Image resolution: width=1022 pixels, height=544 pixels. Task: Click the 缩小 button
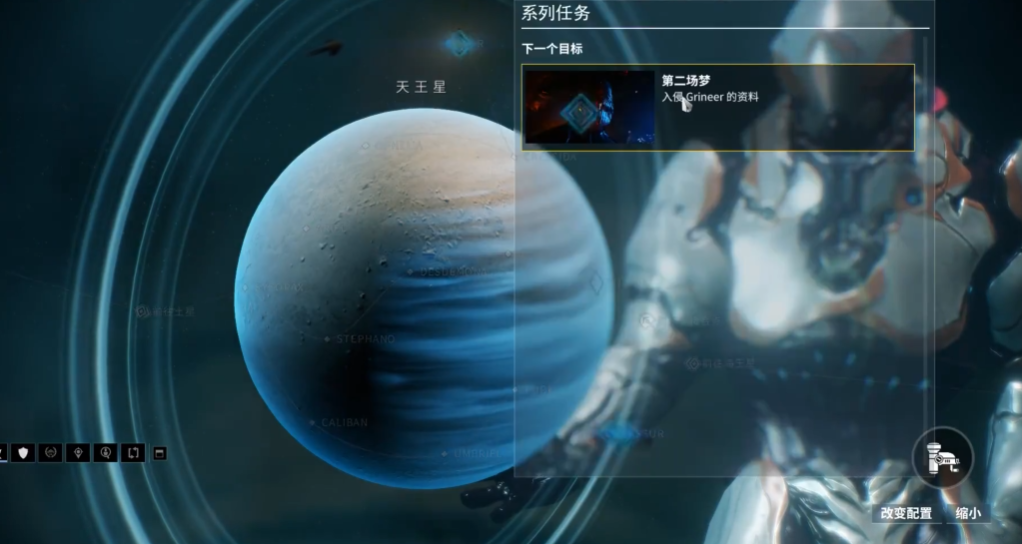click(968, 513)
